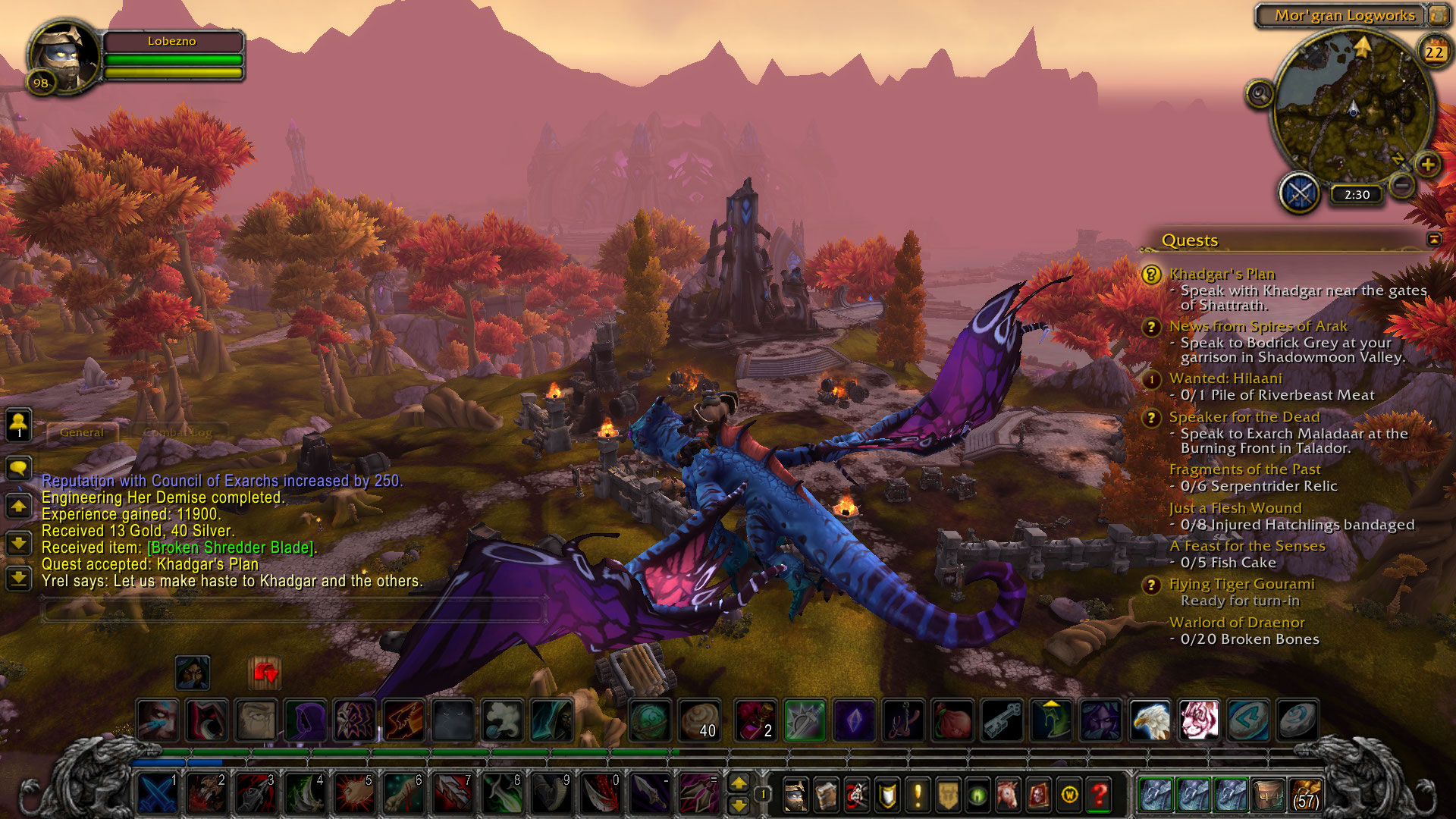Open the calendar showing day 22
Image resolution: width=1456 pixels, height=819 pixels.
(1433, 52)
